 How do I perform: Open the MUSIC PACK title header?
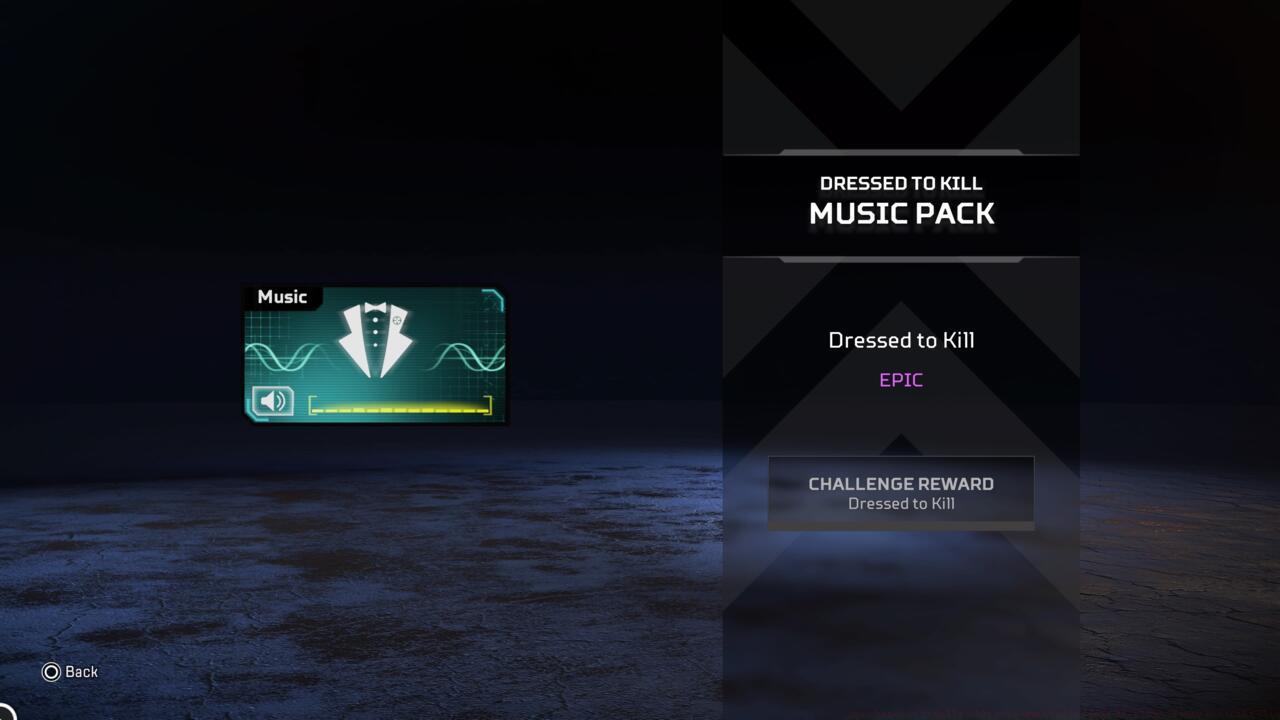pyautogui.click(x=900, y=213)
